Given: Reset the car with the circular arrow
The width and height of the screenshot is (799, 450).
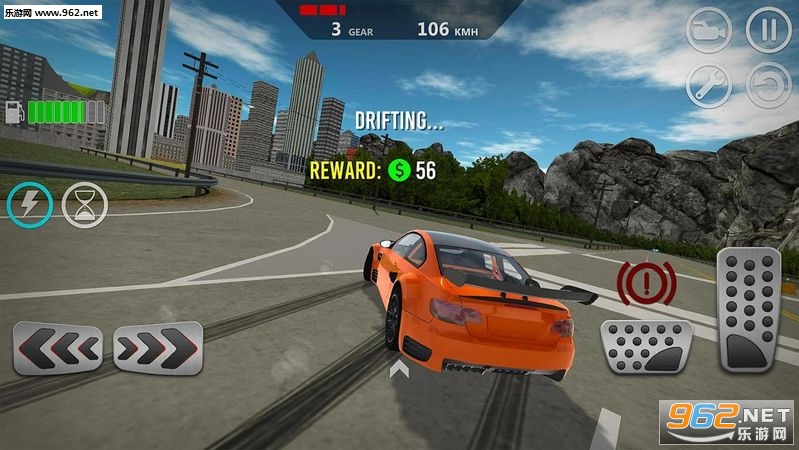Looking at the screenshot, I should coord(768,87).
